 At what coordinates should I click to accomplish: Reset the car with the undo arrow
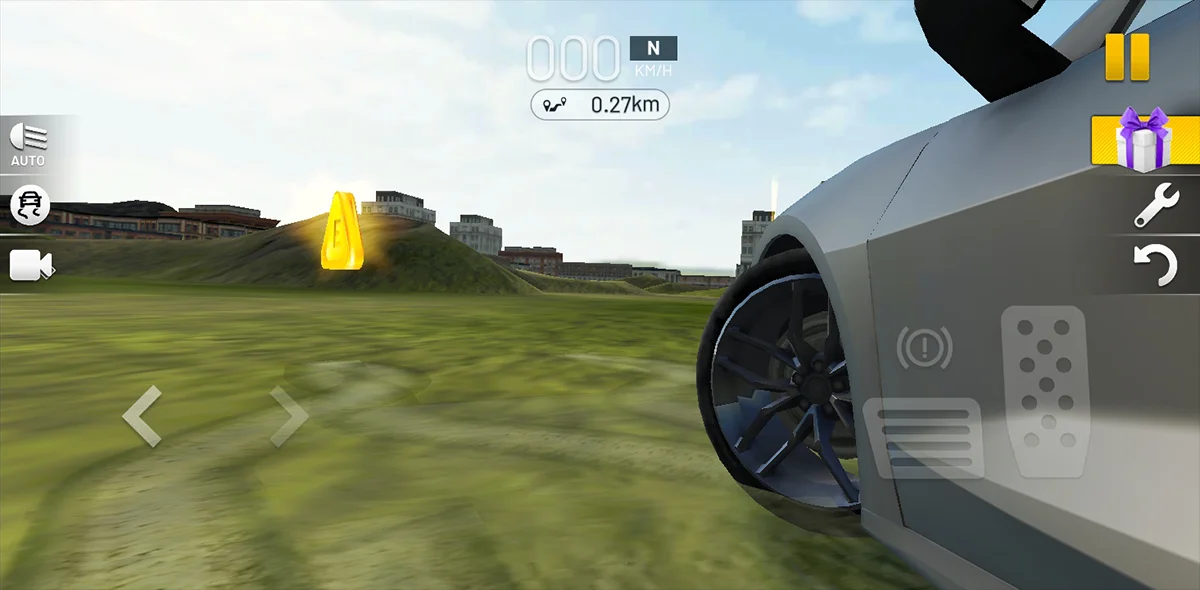1156,266
